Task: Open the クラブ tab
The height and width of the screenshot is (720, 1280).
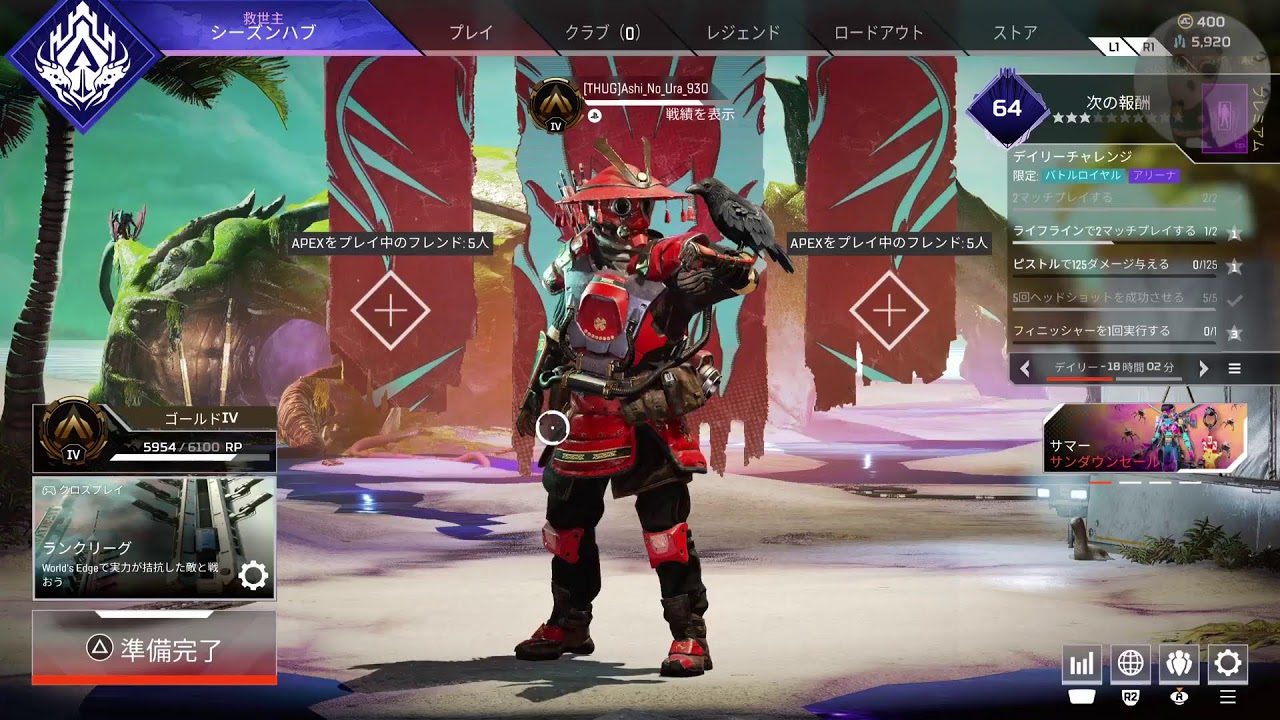Action: [602, 32]
